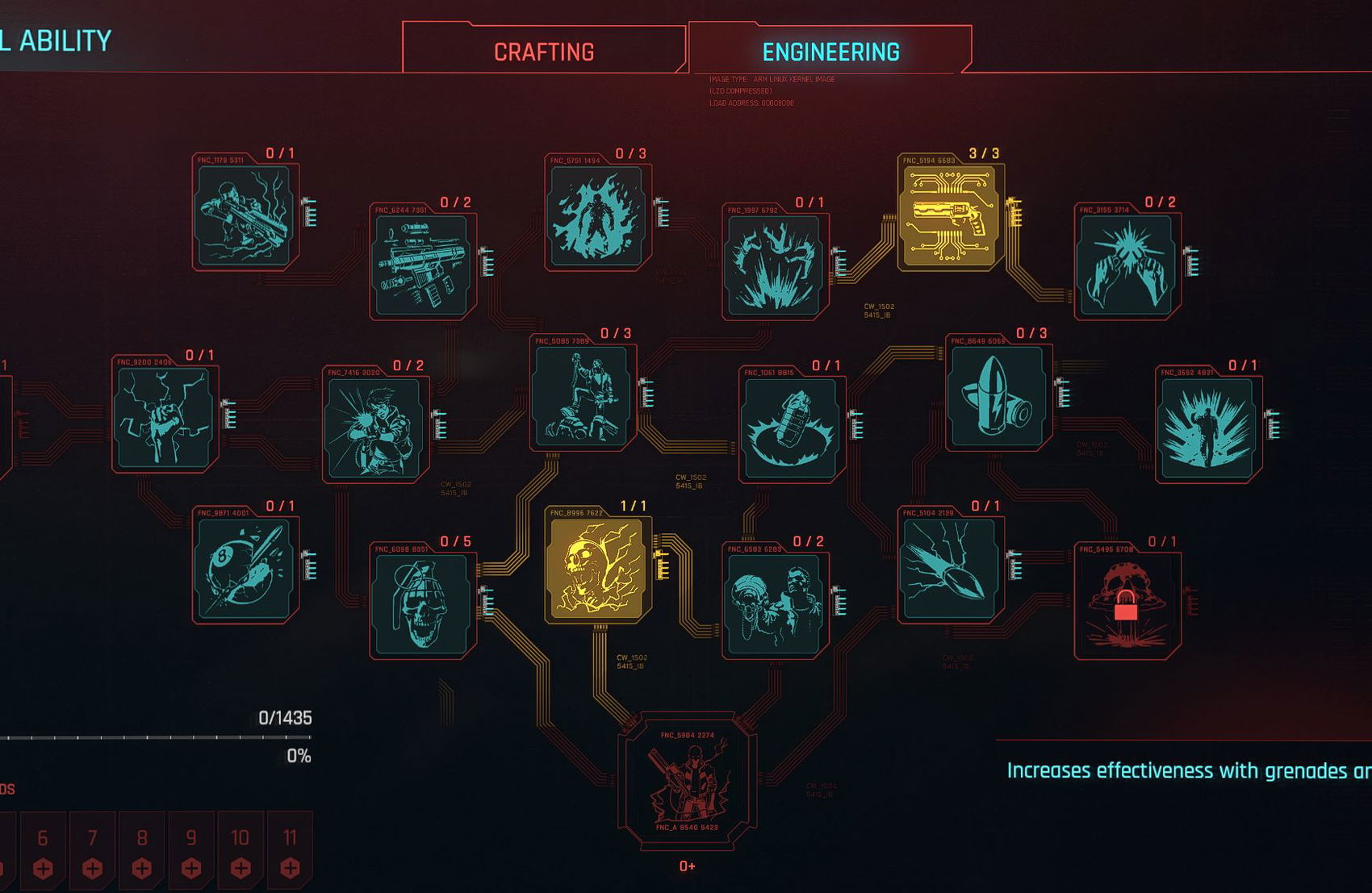Click the locked red skull perk
Viewport: 1372px width, 893px height.
(1127, 604)
